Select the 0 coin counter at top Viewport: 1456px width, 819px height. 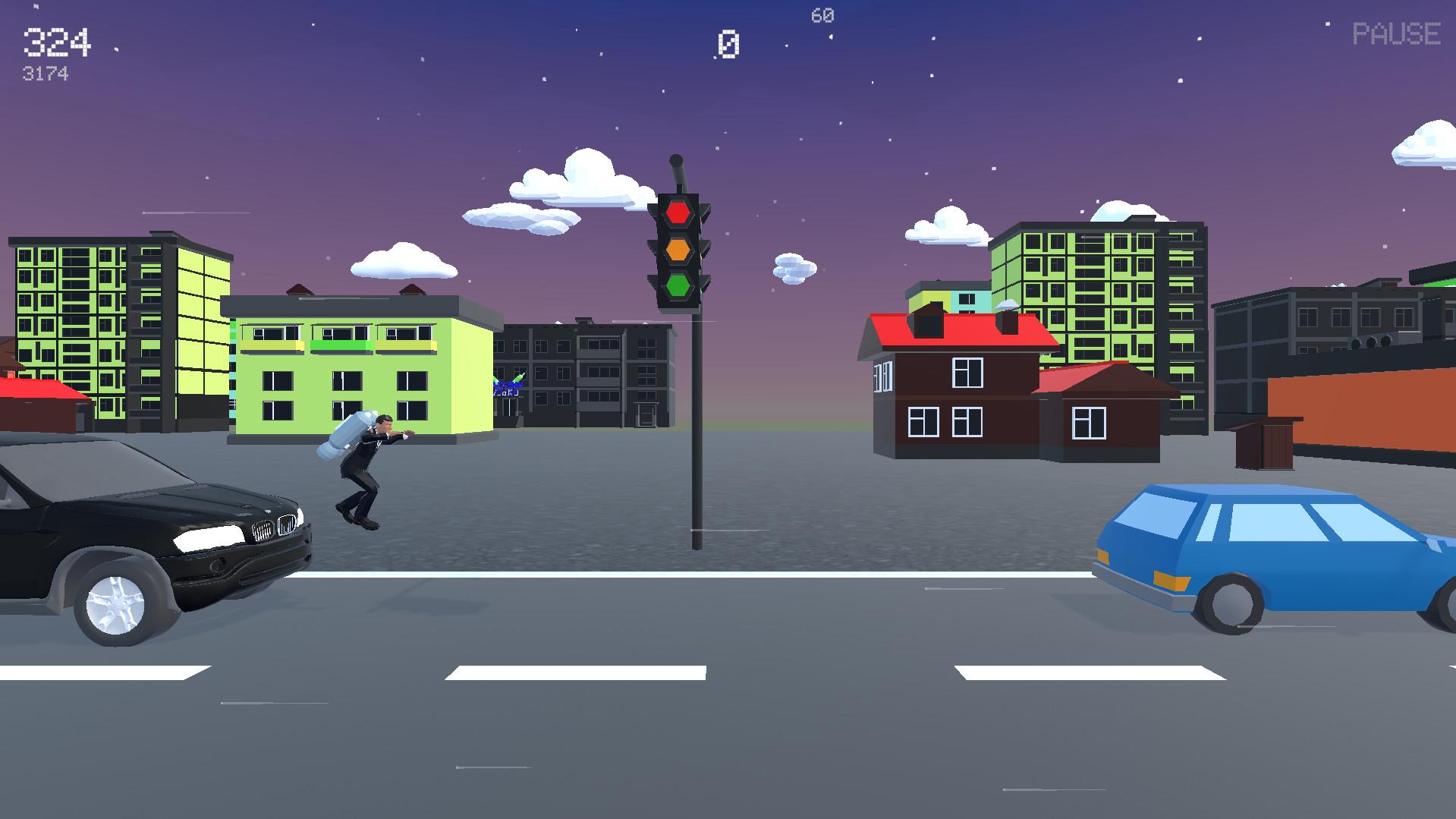(x=728, y=43)
